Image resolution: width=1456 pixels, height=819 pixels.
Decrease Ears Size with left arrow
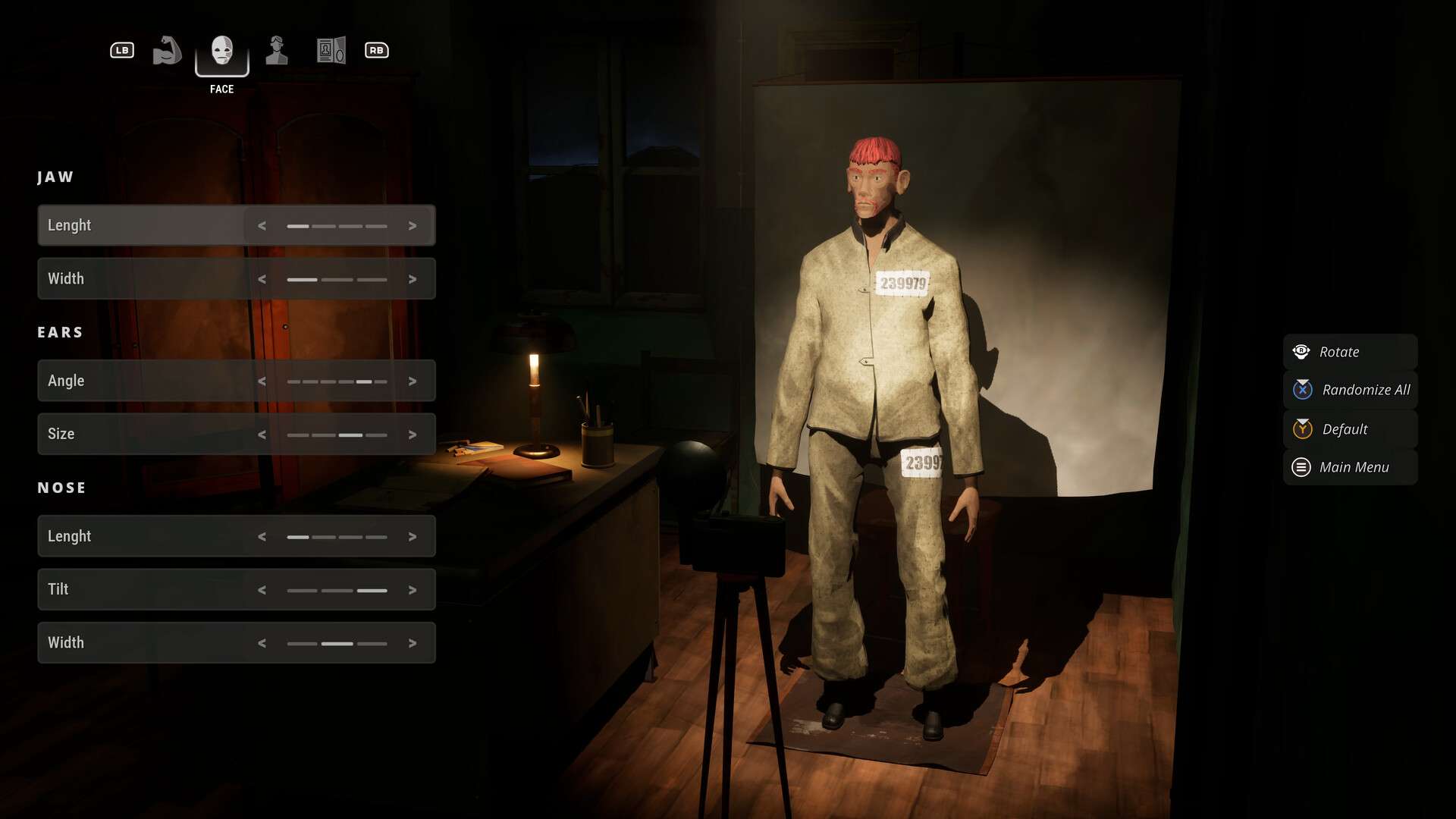click(x=262, y=435)
